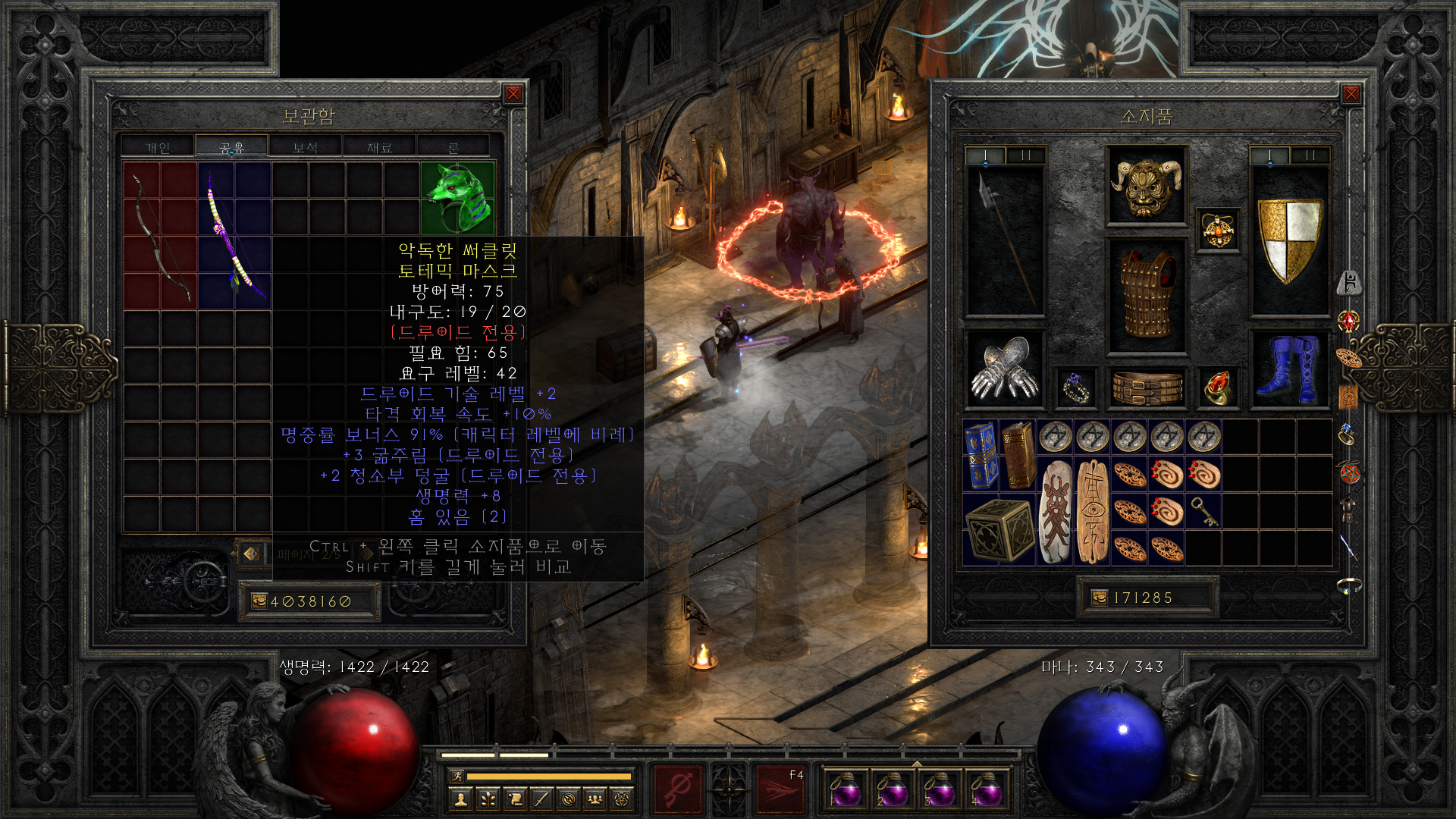Screen dimensions: 1456x819
Task: Click the stash gold withdraw button
Action: click(x=259, y=601)
